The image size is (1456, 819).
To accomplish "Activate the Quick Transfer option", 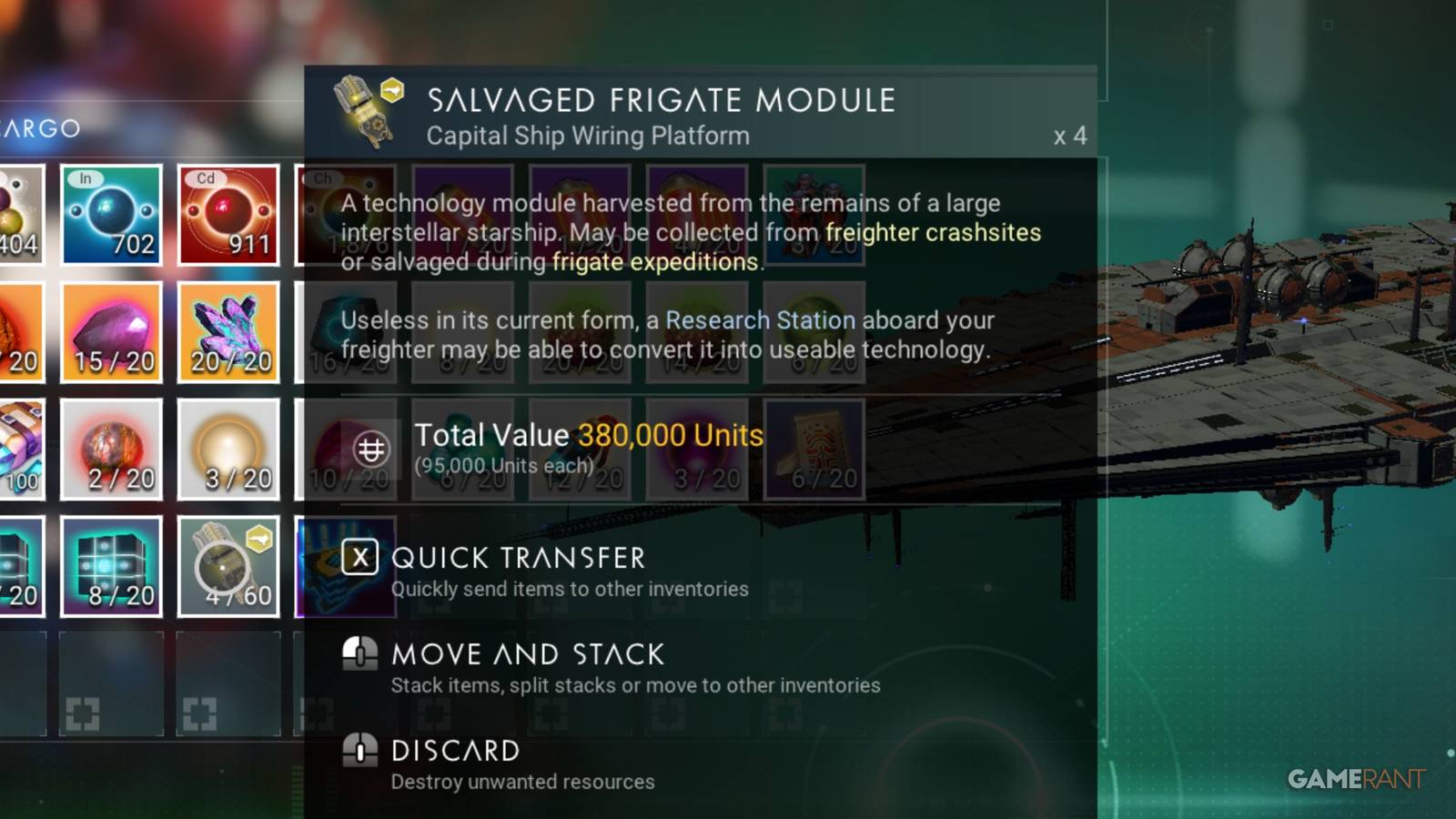I will 517,557.
